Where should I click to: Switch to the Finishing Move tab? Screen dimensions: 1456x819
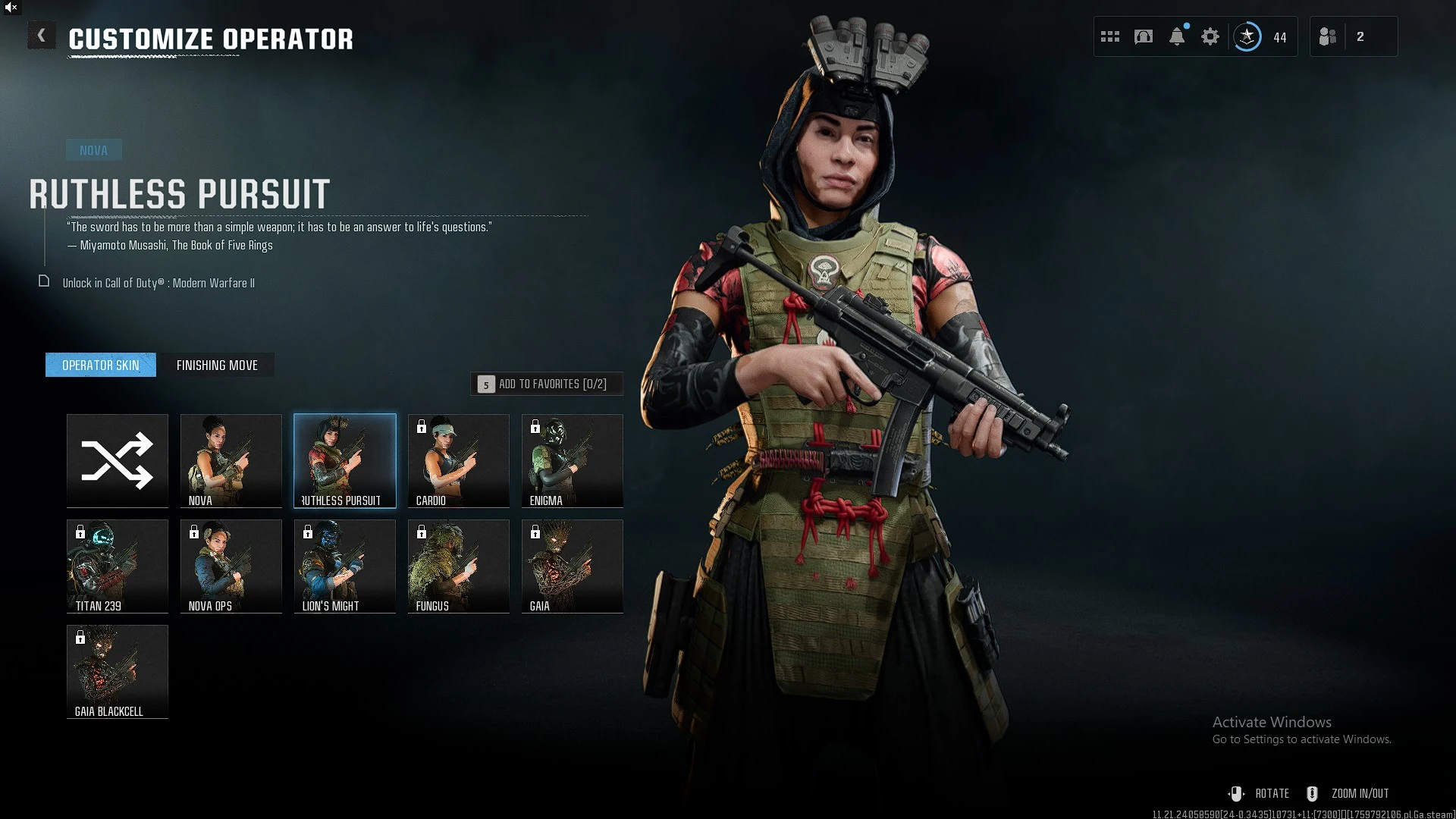217,365
